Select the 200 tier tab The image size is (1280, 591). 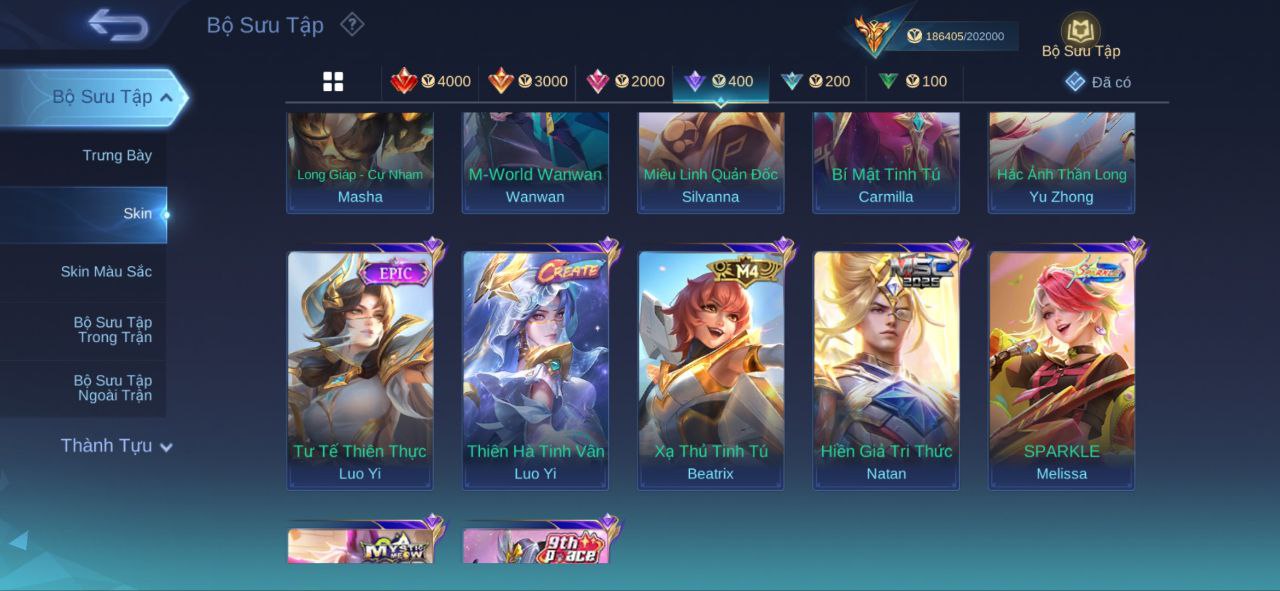coord(815,82)
